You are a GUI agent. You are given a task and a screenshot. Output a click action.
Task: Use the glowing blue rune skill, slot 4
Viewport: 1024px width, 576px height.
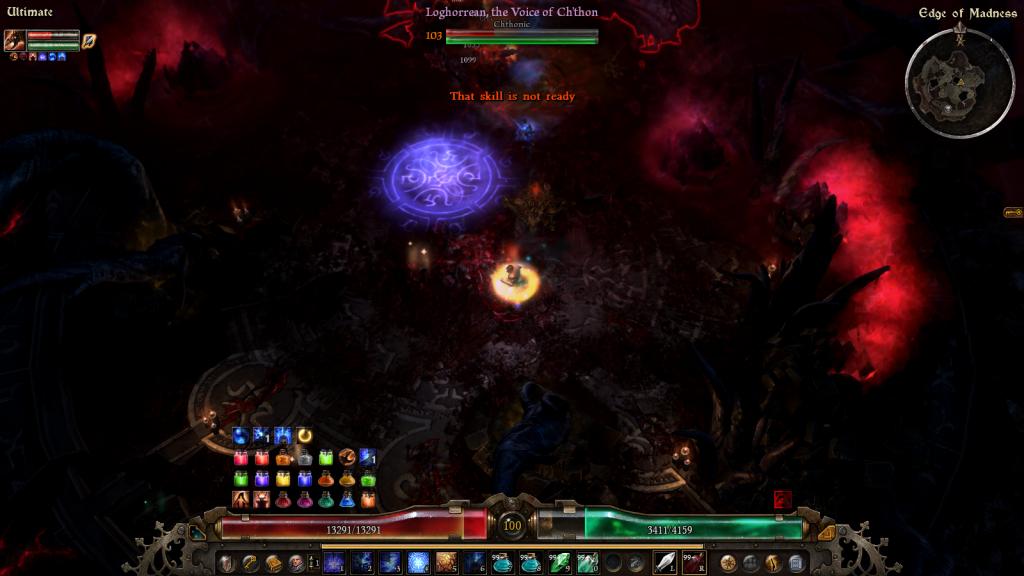(x=418, y=563)
